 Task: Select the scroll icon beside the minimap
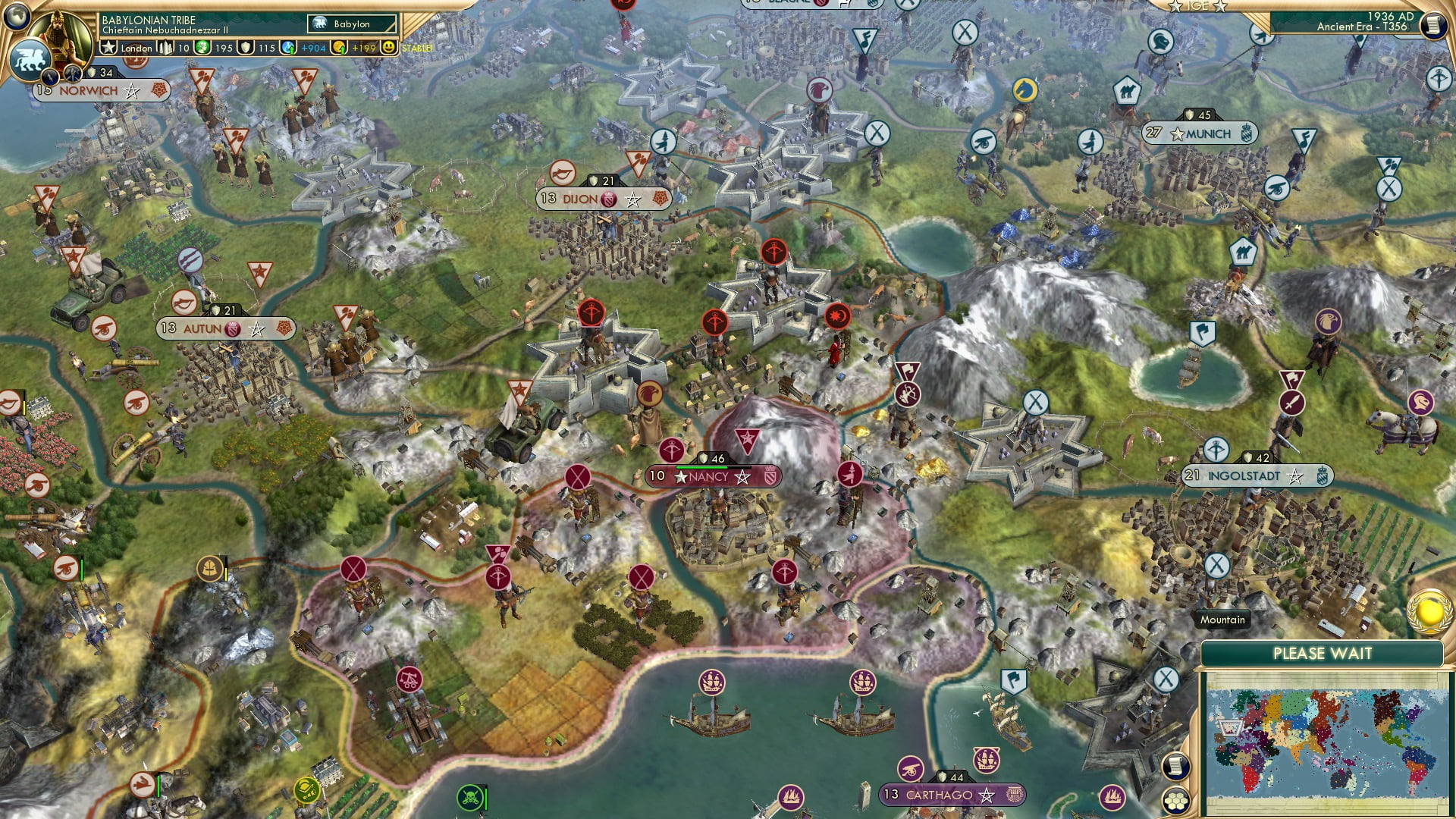pyautogui.click(x=1176, y=765)
